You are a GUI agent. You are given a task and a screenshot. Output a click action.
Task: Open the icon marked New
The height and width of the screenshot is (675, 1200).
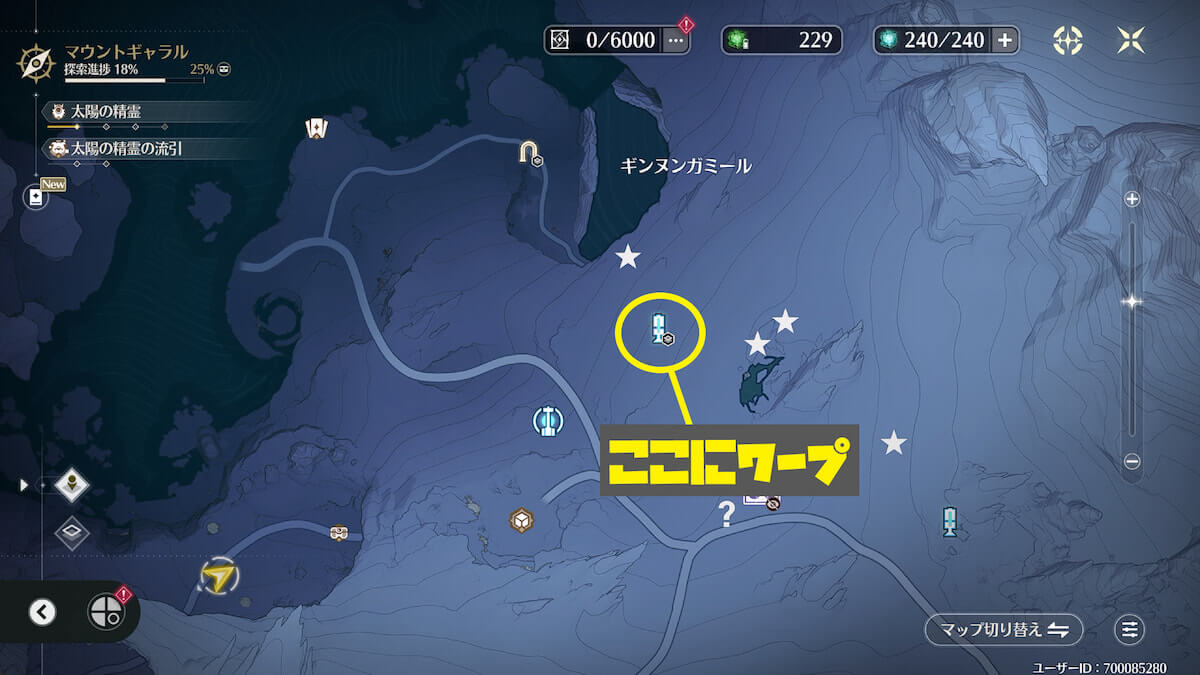coord(37,197)
